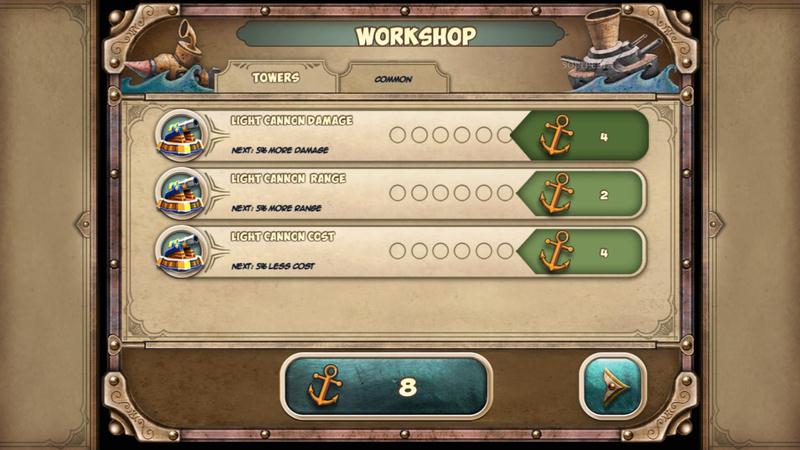The height and width of the screenshot is (450, 800).
Task: Switch to the Towers tab
Action: 275,78
